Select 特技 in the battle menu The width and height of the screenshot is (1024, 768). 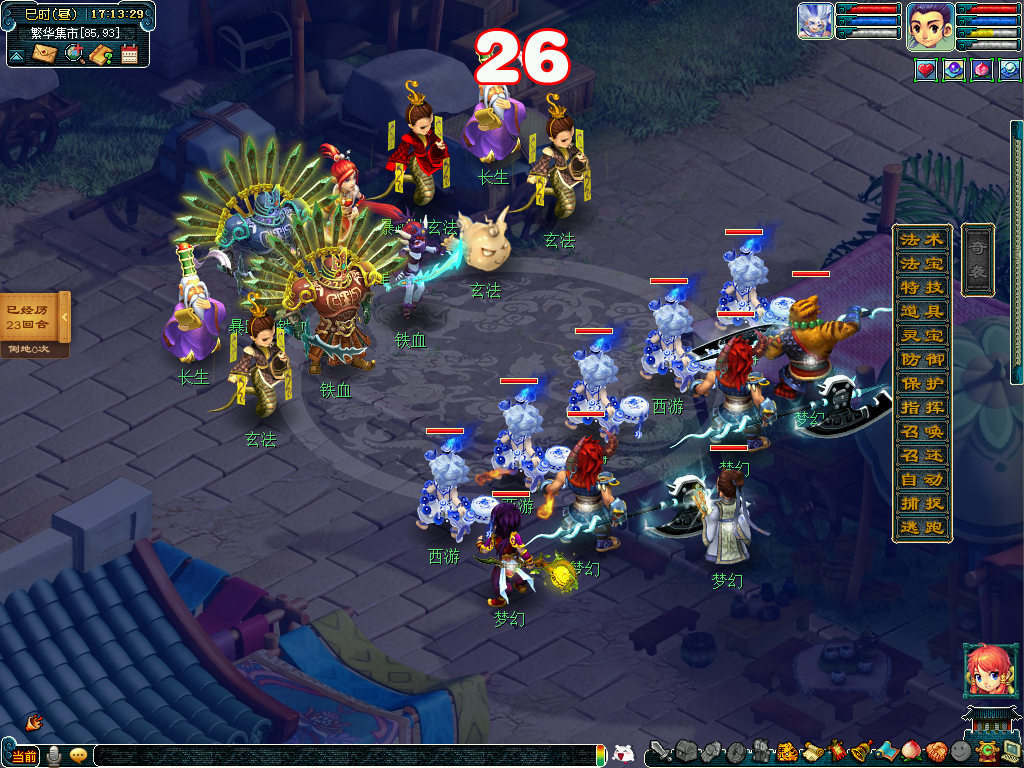pos(921,288)
